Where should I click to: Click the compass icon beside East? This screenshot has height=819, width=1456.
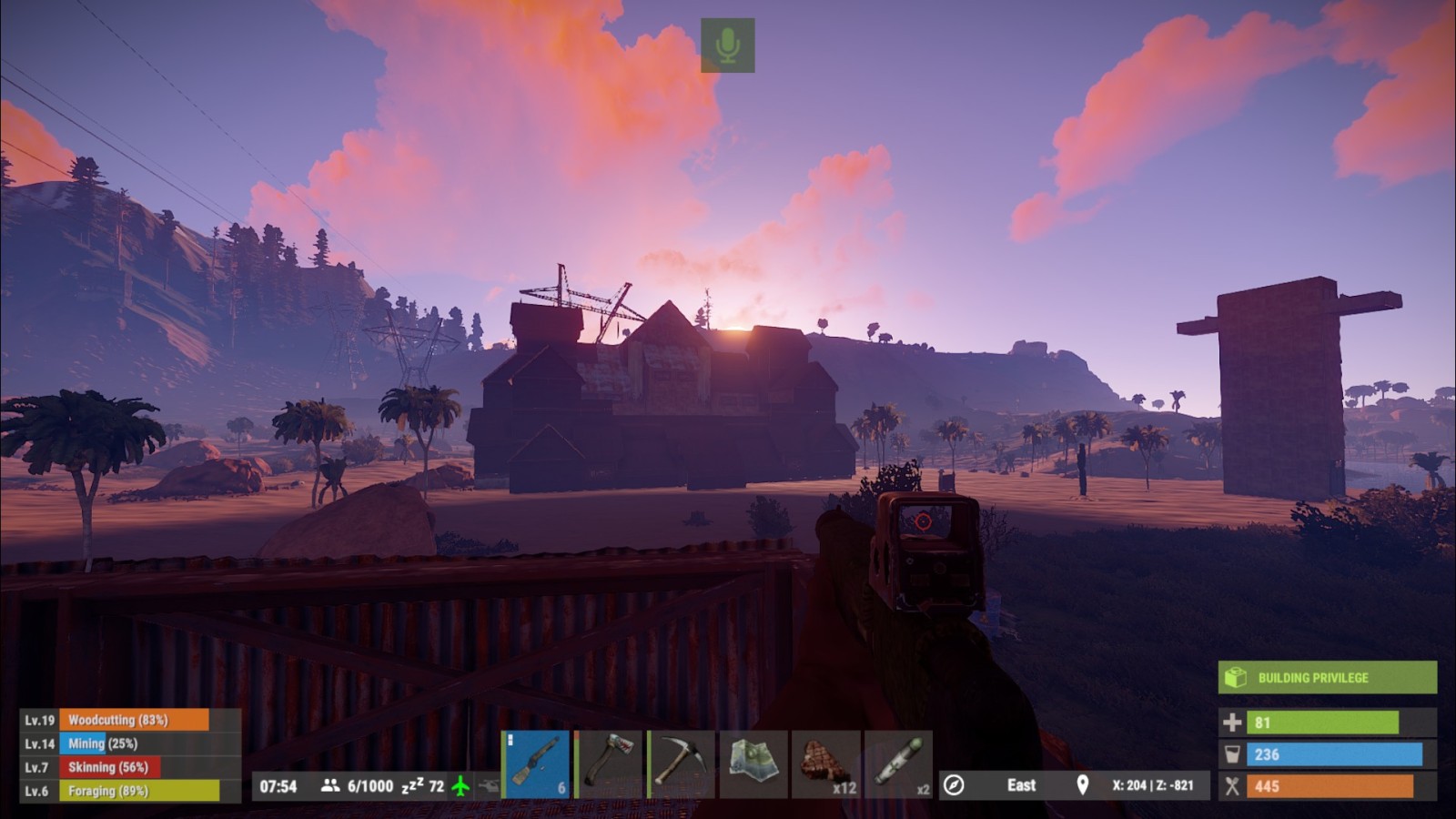click(x=954, y=785)
